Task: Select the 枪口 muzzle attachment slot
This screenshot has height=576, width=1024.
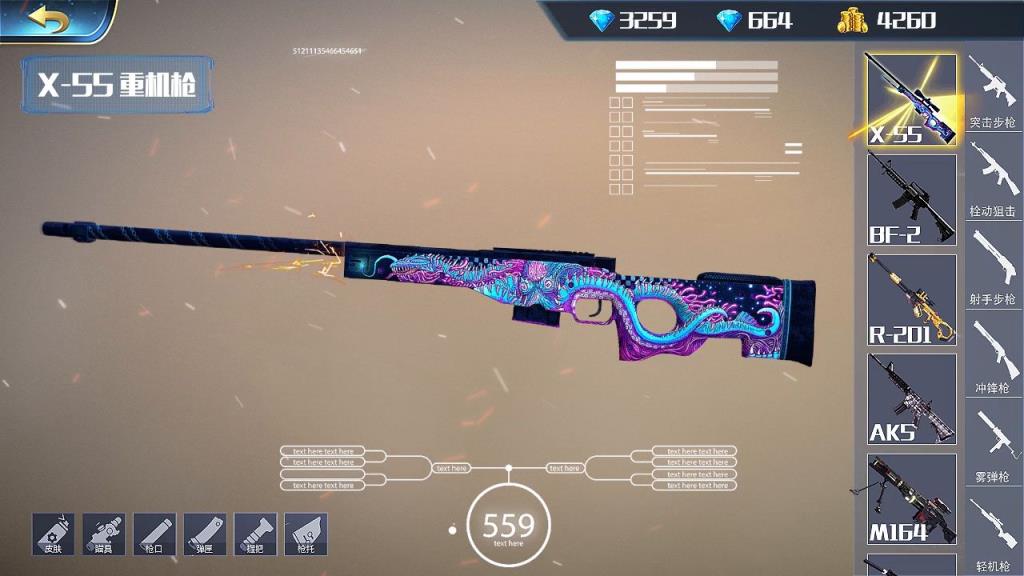Action: pos(154,534)
